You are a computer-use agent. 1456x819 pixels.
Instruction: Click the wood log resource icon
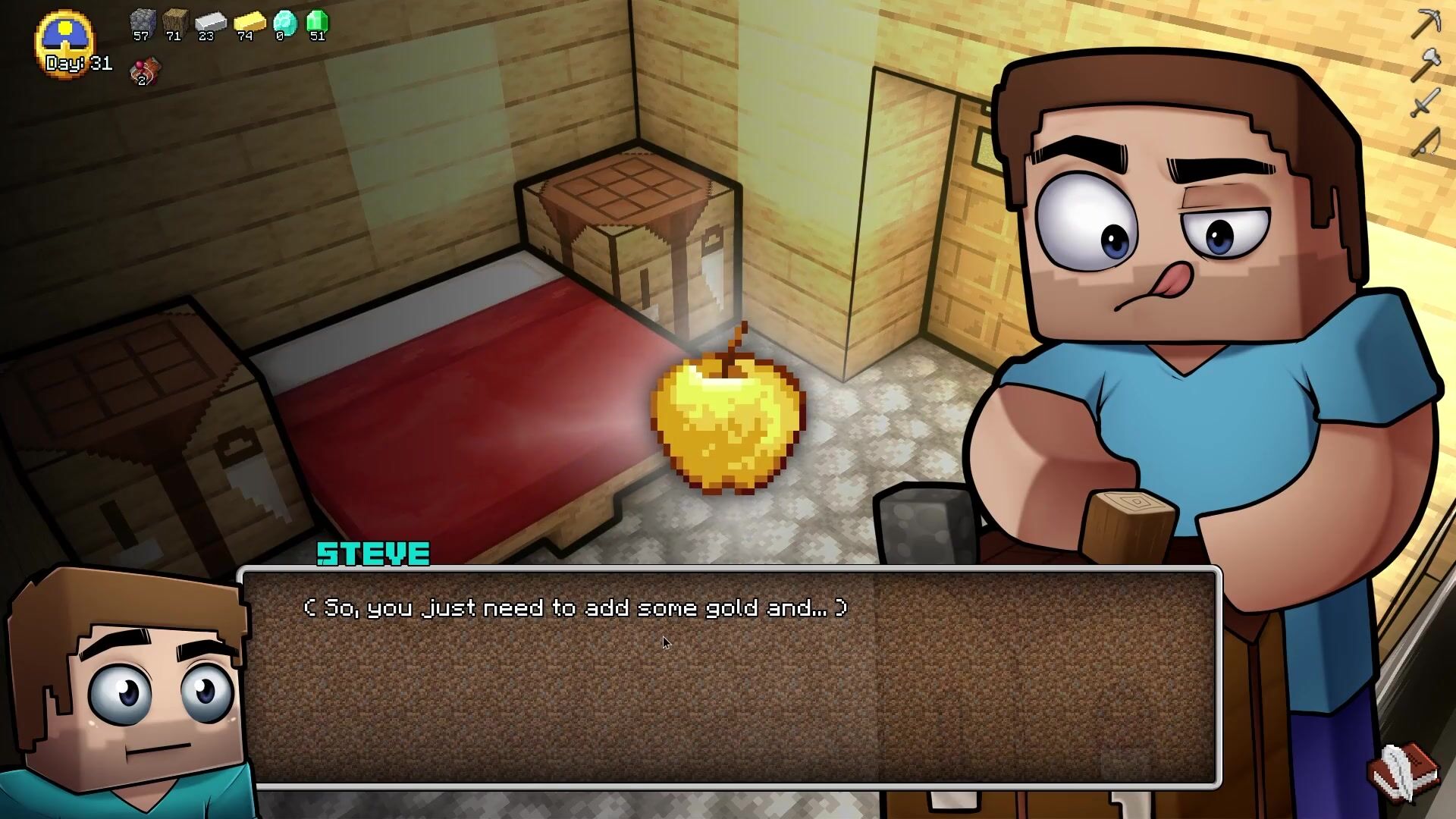click(x=175, y=23)
